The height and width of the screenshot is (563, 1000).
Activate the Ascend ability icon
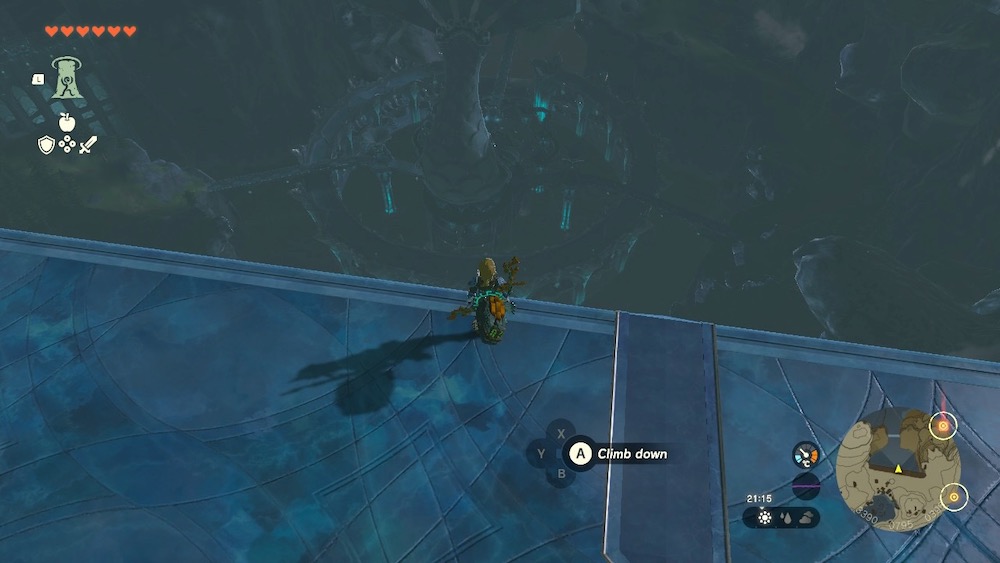coord(66,78)
